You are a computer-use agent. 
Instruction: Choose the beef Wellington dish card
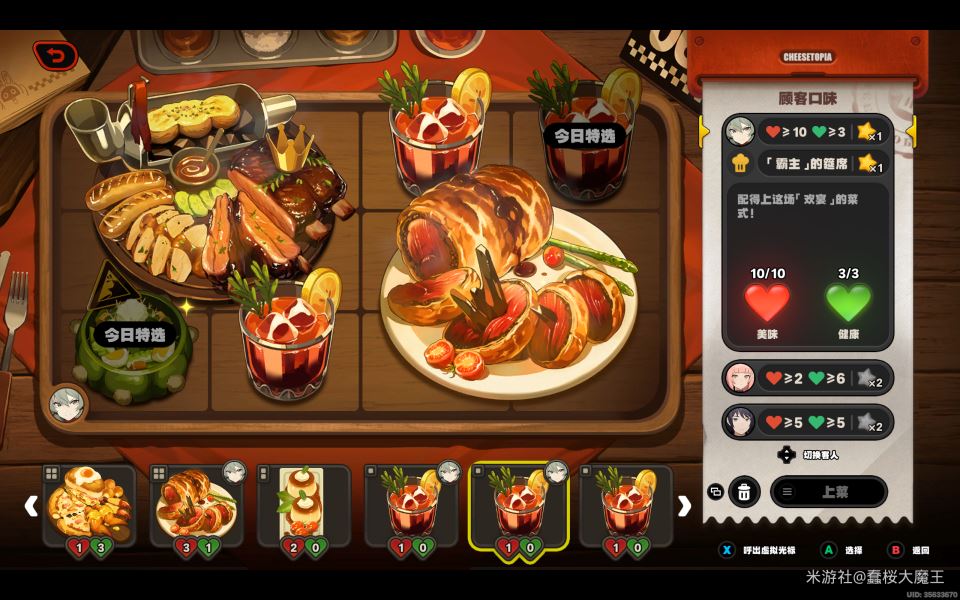pyautogui.click(x=196, y=505)
